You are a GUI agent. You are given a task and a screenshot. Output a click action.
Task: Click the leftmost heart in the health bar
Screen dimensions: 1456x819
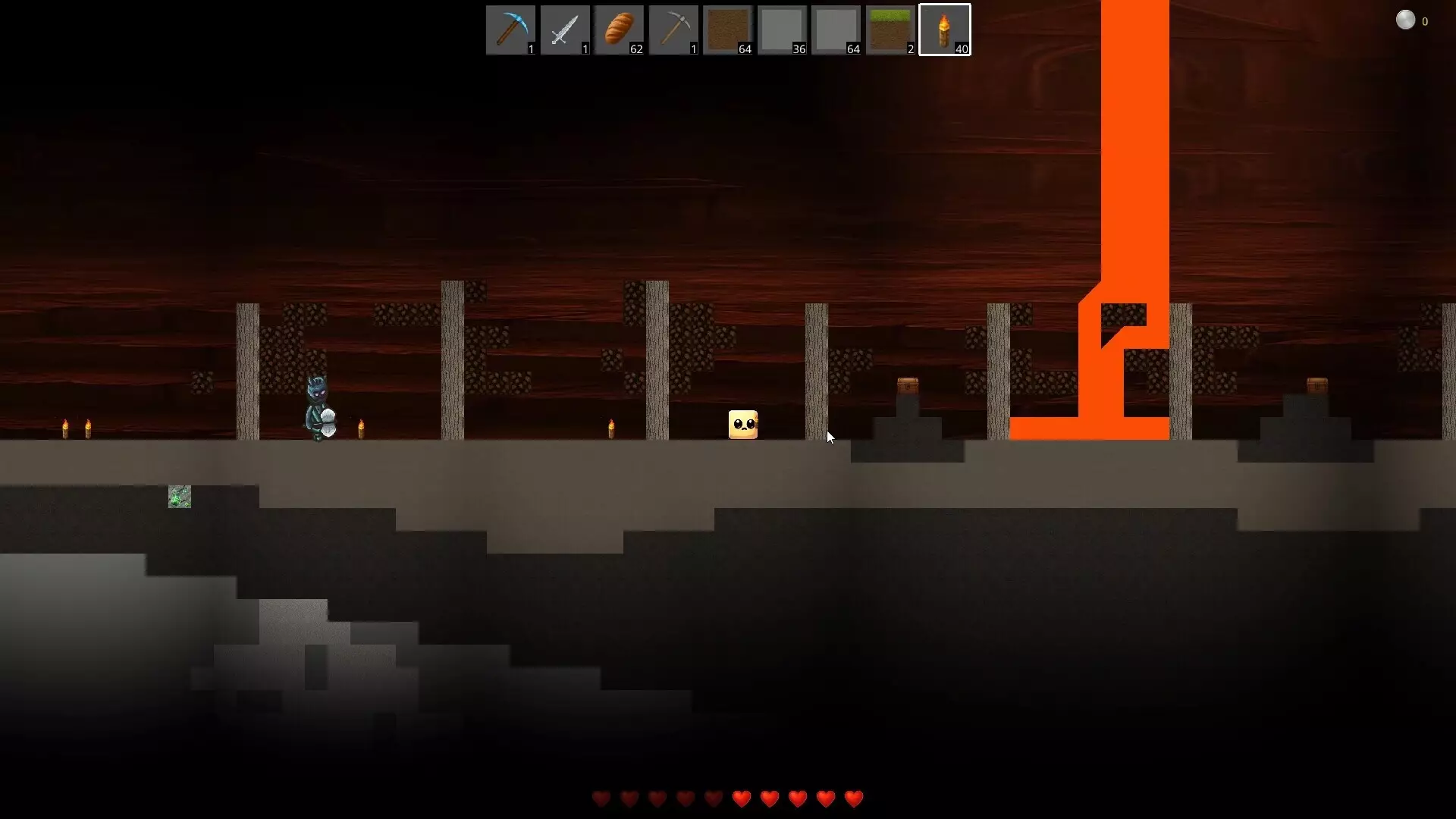click(x=601, y=799)
